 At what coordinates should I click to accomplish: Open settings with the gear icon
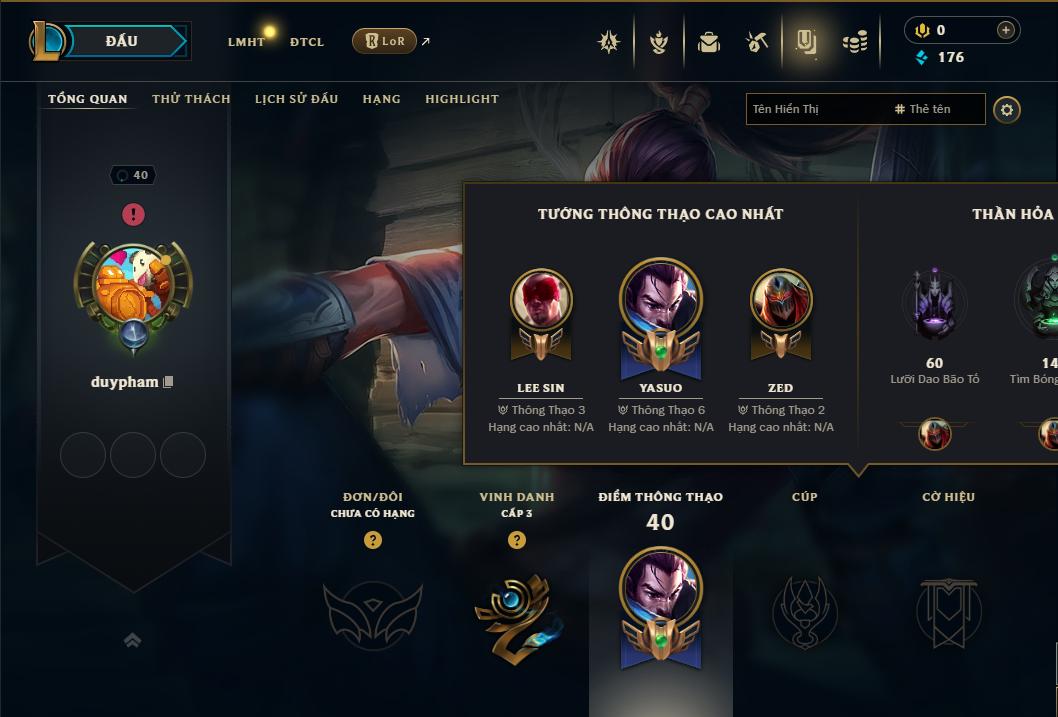[1007, 109]
